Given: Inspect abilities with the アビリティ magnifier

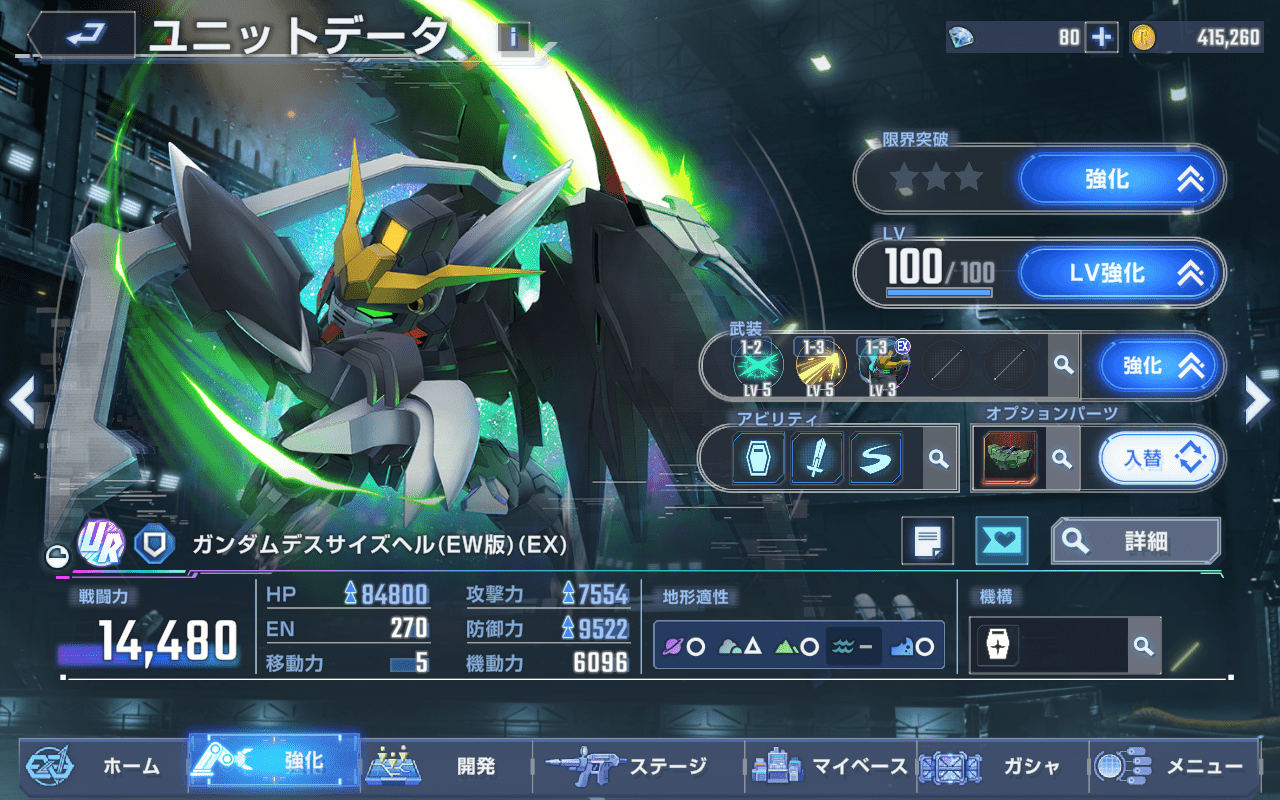Looking at the screenshot, I should tap(938, 458).
